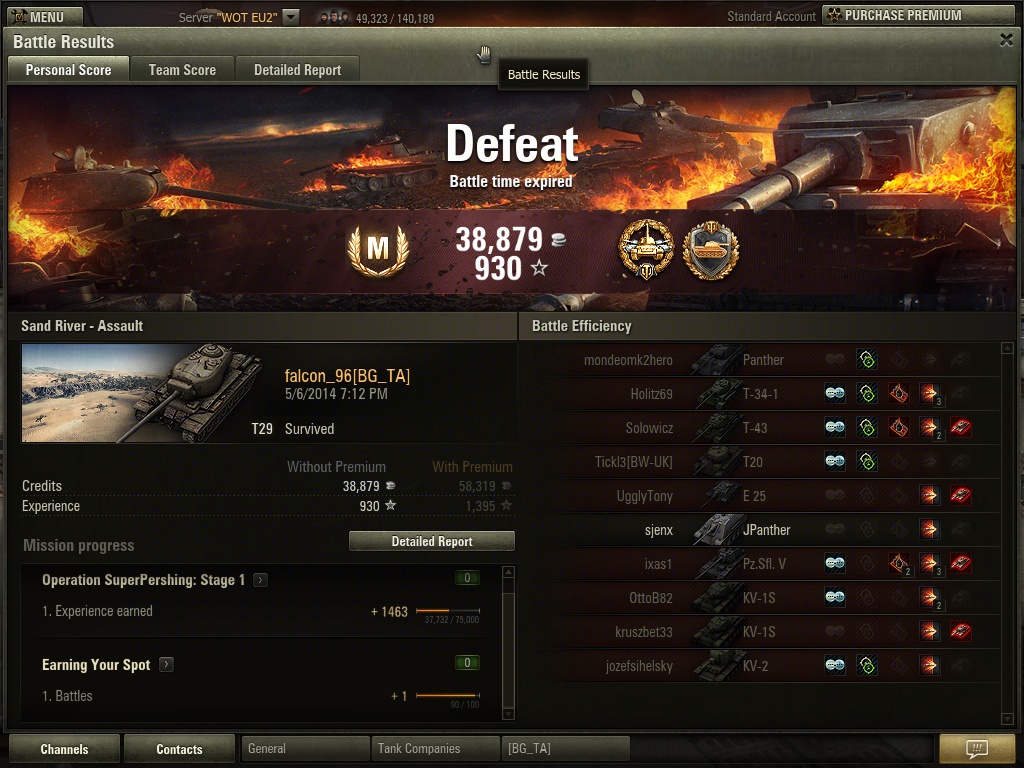
Task: Expand the Earning Your Spot mission
Action: coord(166,665)
